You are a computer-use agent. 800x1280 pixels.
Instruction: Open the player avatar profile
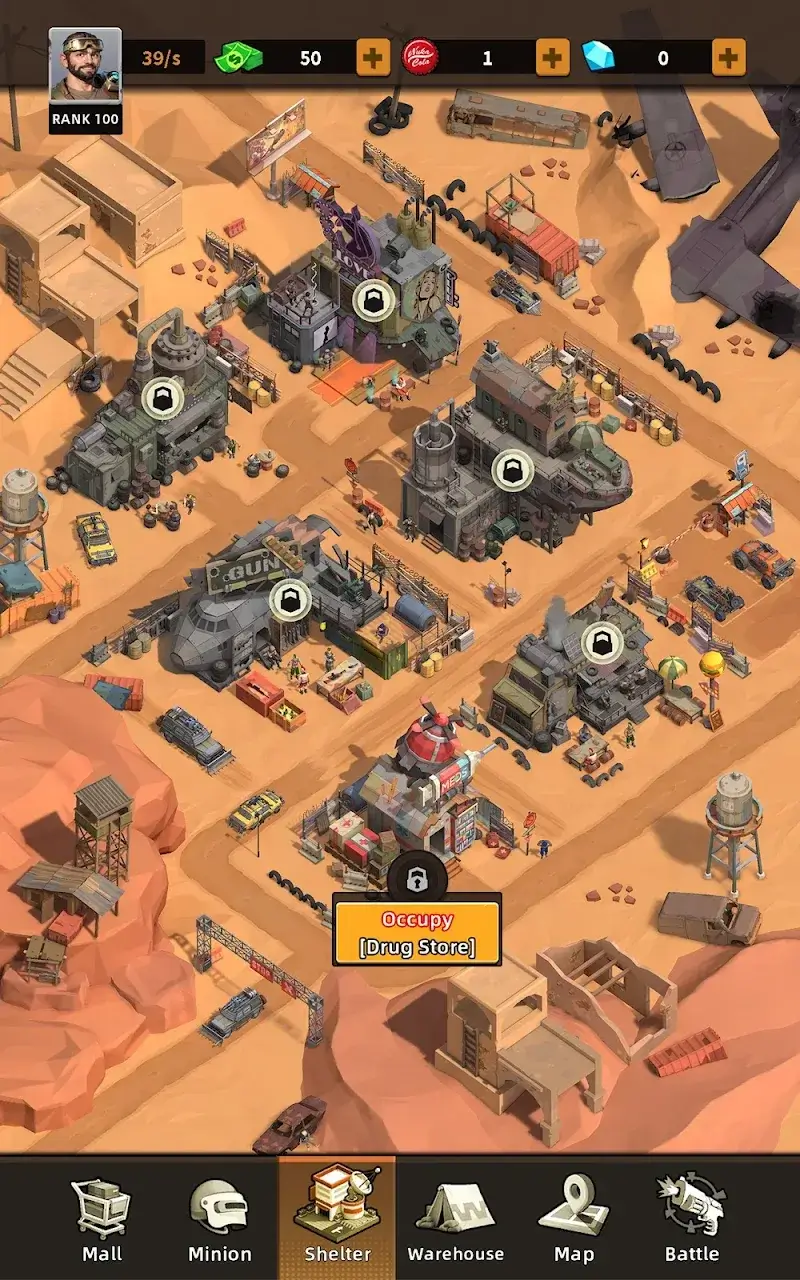pyautogui.click(x=85, y=65)
